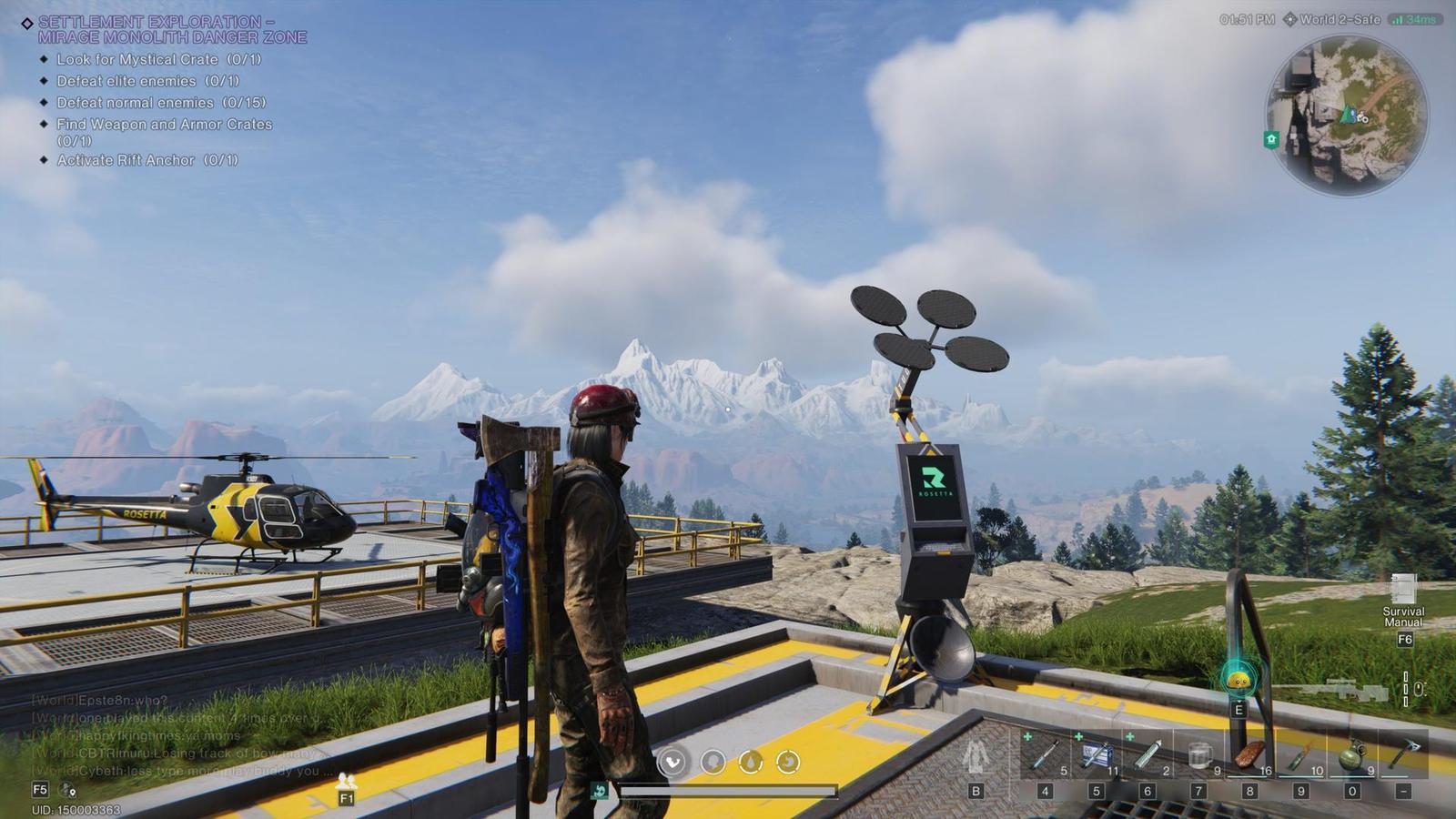Select the green tube slot with 2 items
Viewport: 1456px width, 819px height.
[x=1147, y=754]
